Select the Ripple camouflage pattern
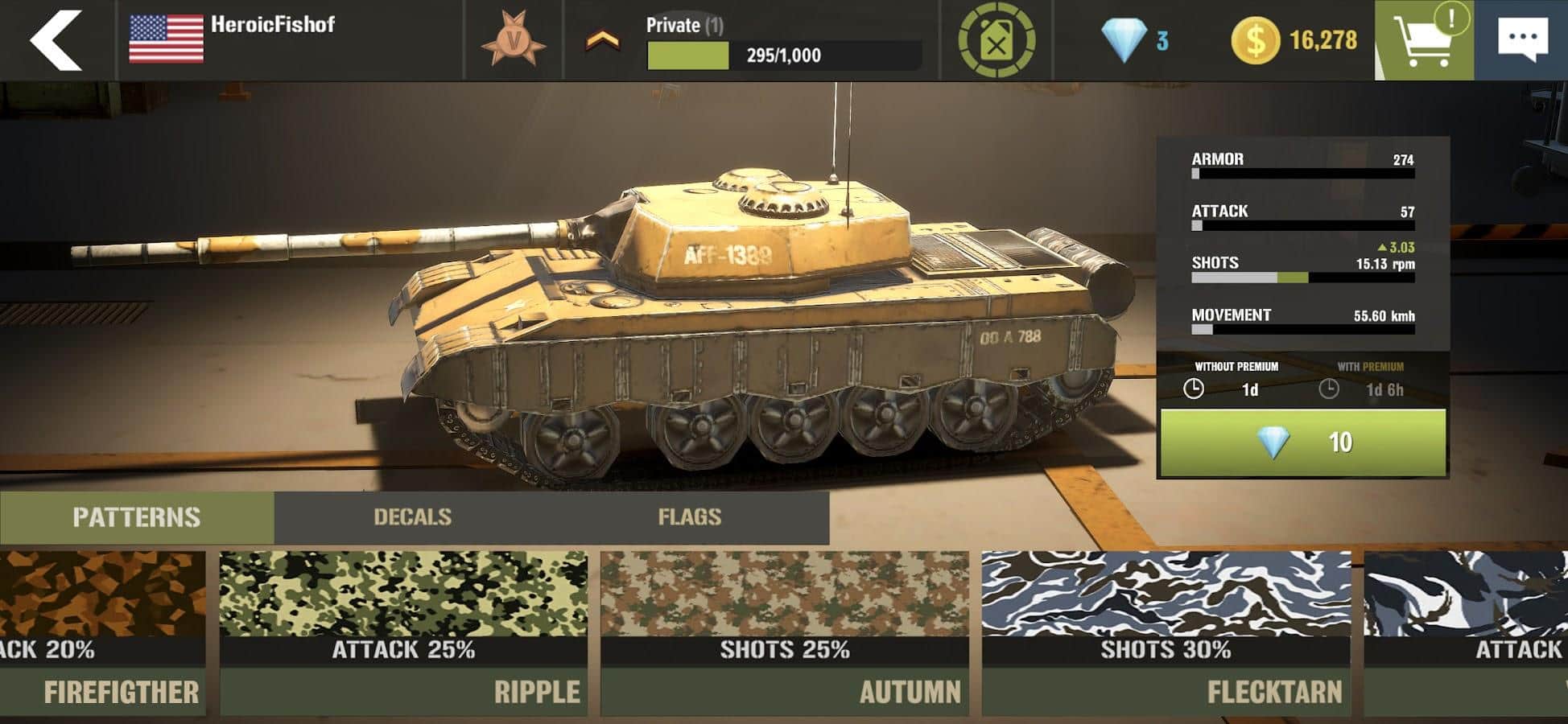 click(403, 632)
